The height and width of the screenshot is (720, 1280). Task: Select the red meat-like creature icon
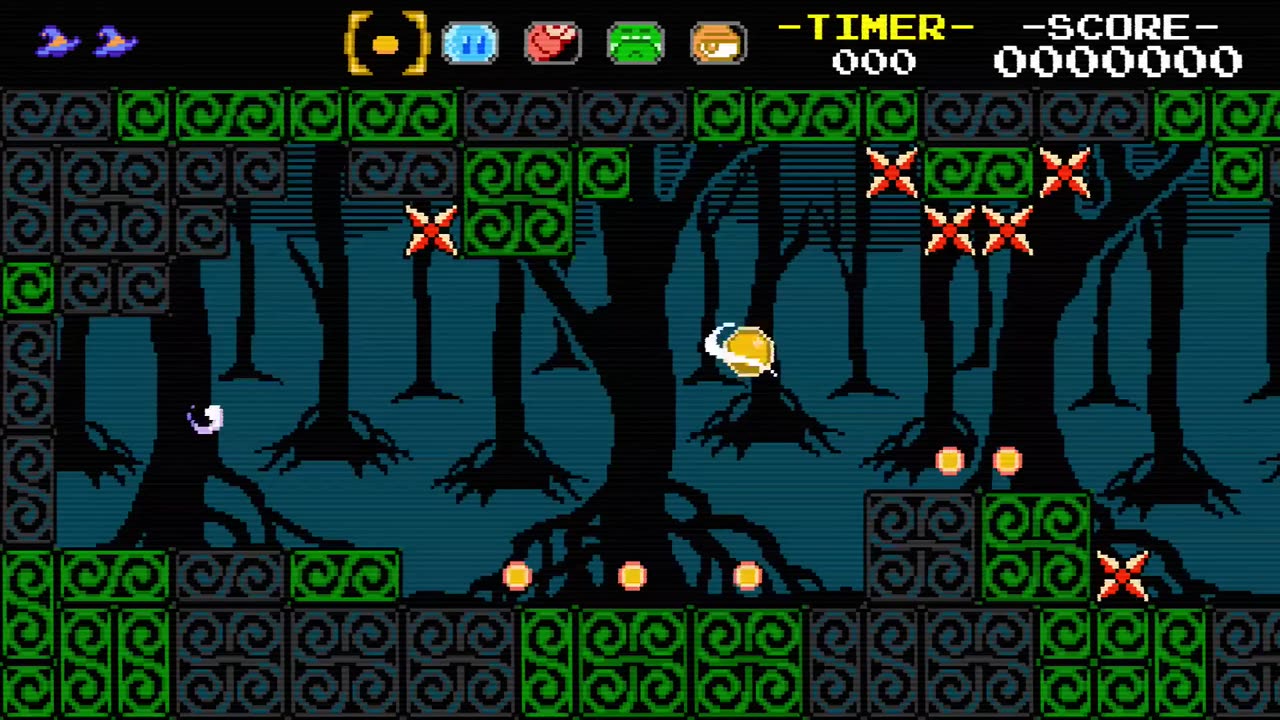click(x=552, y=44)
